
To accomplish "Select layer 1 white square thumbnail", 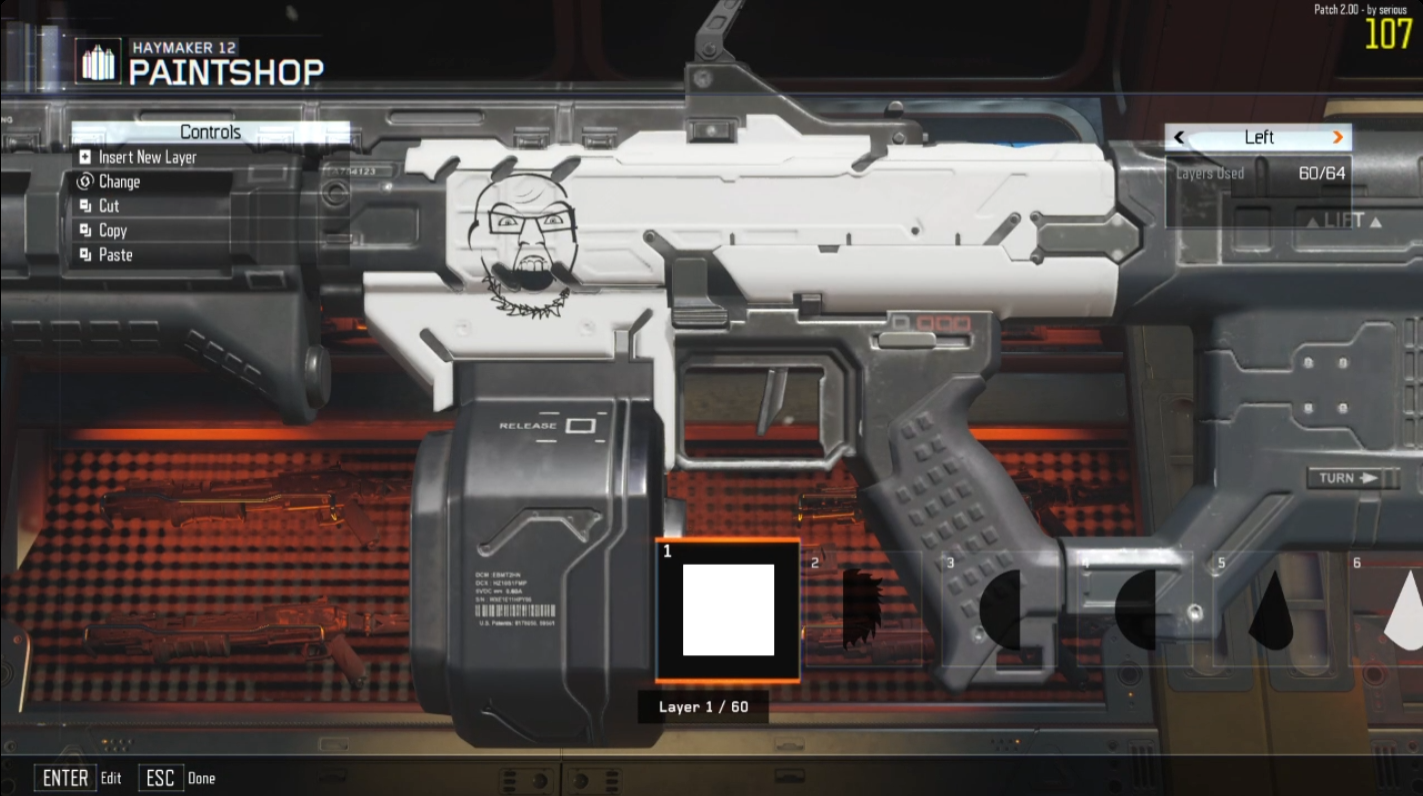I will point(728,610).
